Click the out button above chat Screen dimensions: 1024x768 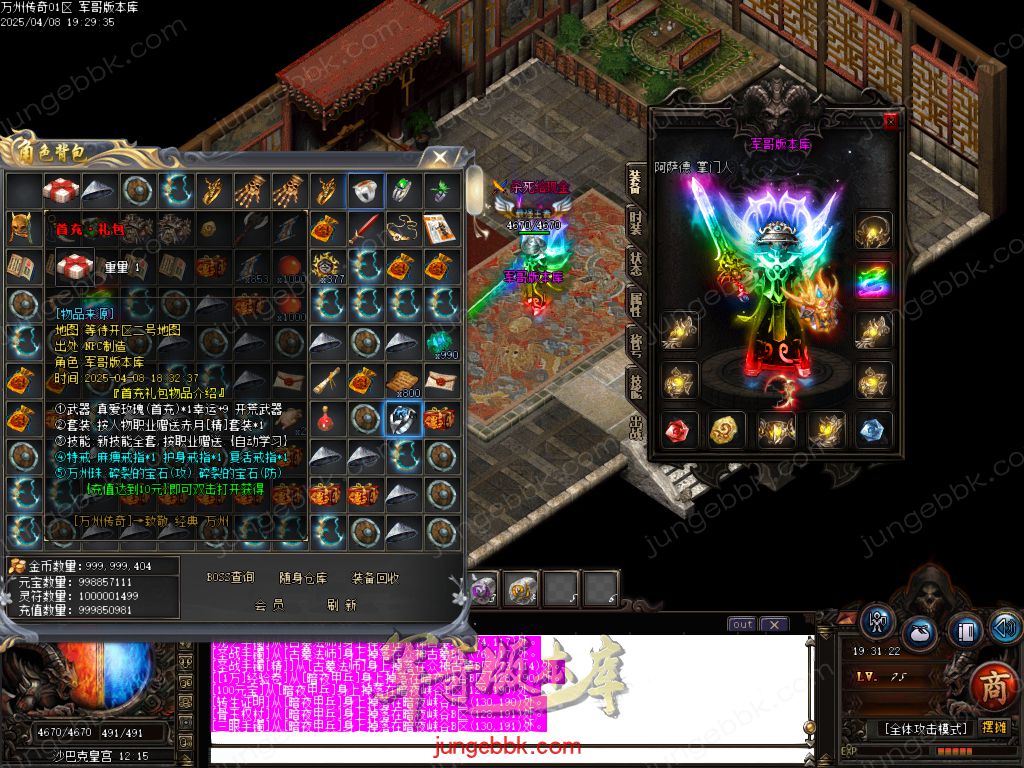pyautogui.click(x=741, y=624)
